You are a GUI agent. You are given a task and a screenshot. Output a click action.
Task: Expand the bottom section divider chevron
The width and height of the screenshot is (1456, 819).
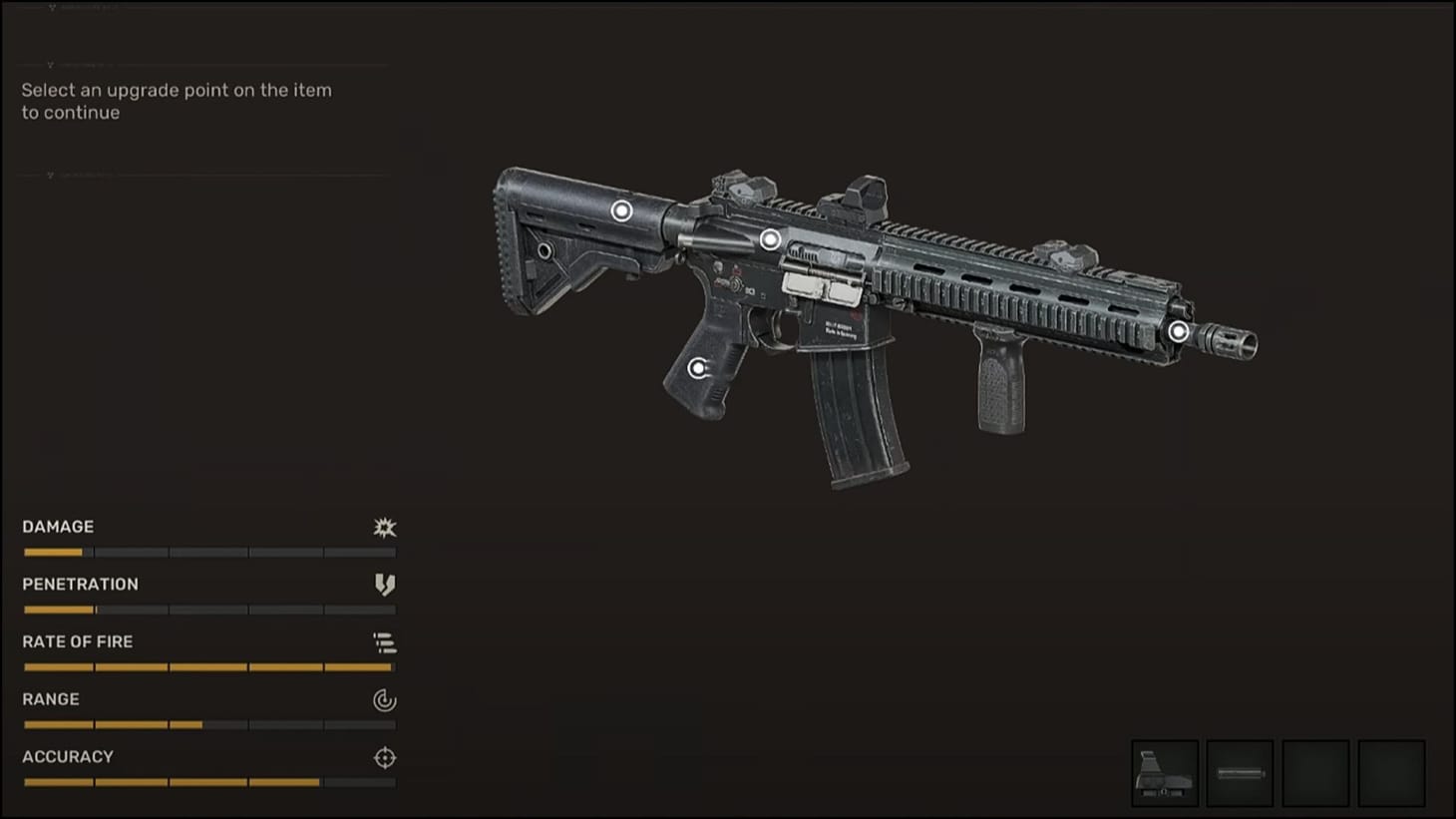click(50, 175)
